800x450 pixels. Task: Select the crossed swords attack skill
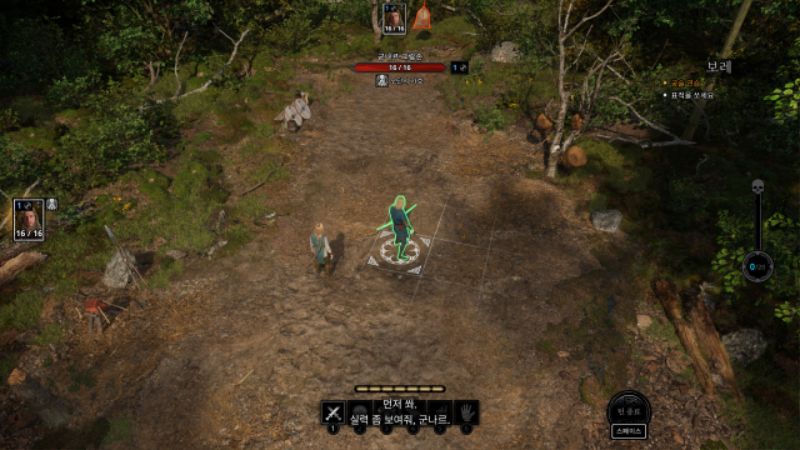tap(332, 412)
